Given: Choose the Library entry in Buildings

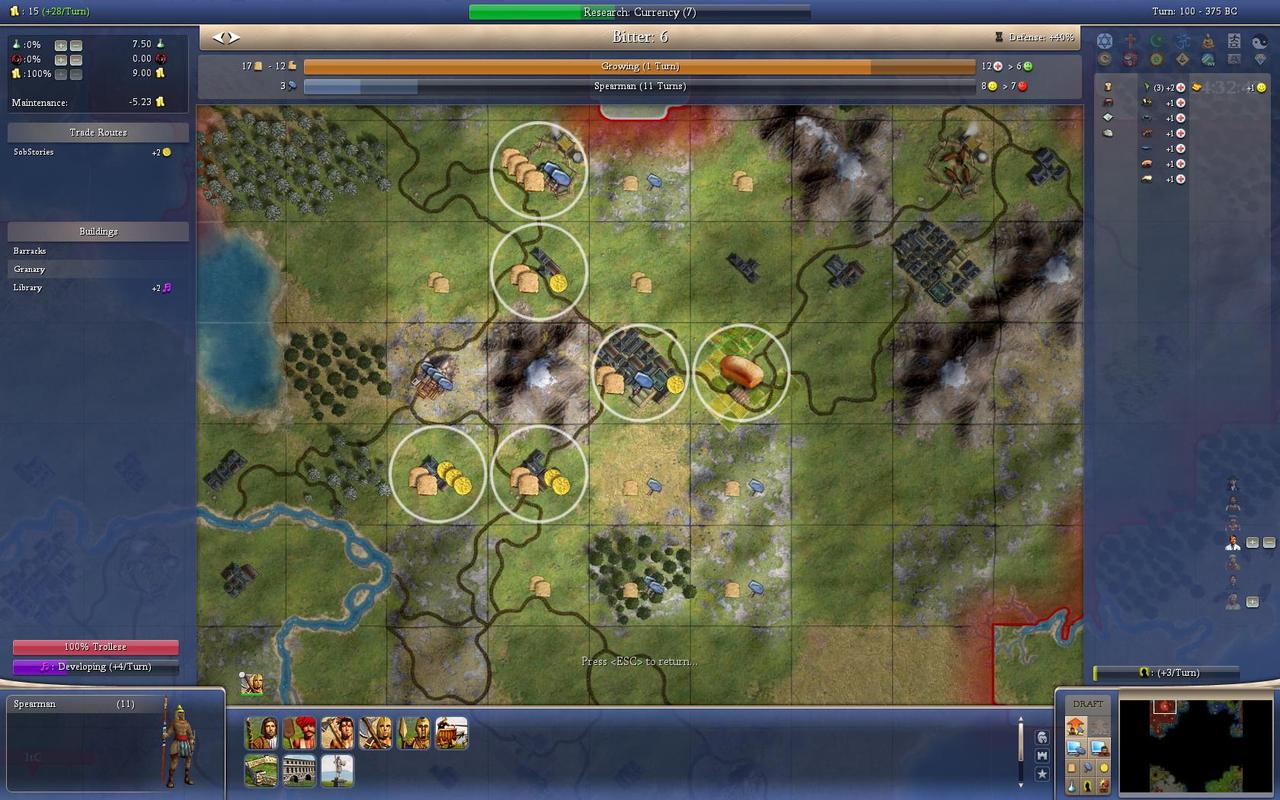Looking at the screenshot, I should click(x=28, y=287).
